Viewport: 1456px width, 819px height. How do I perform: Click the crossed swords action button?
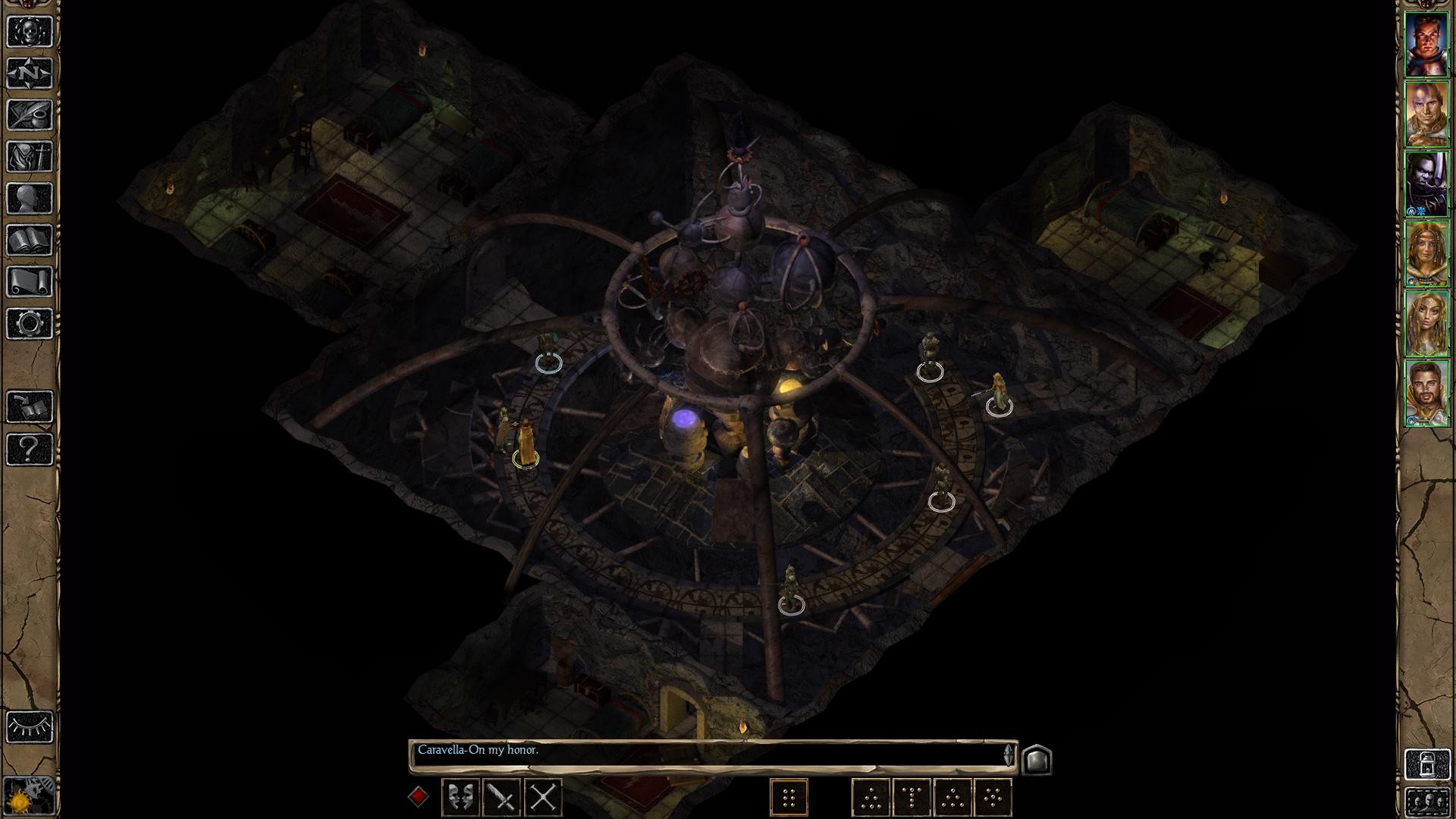pos(543,797)
